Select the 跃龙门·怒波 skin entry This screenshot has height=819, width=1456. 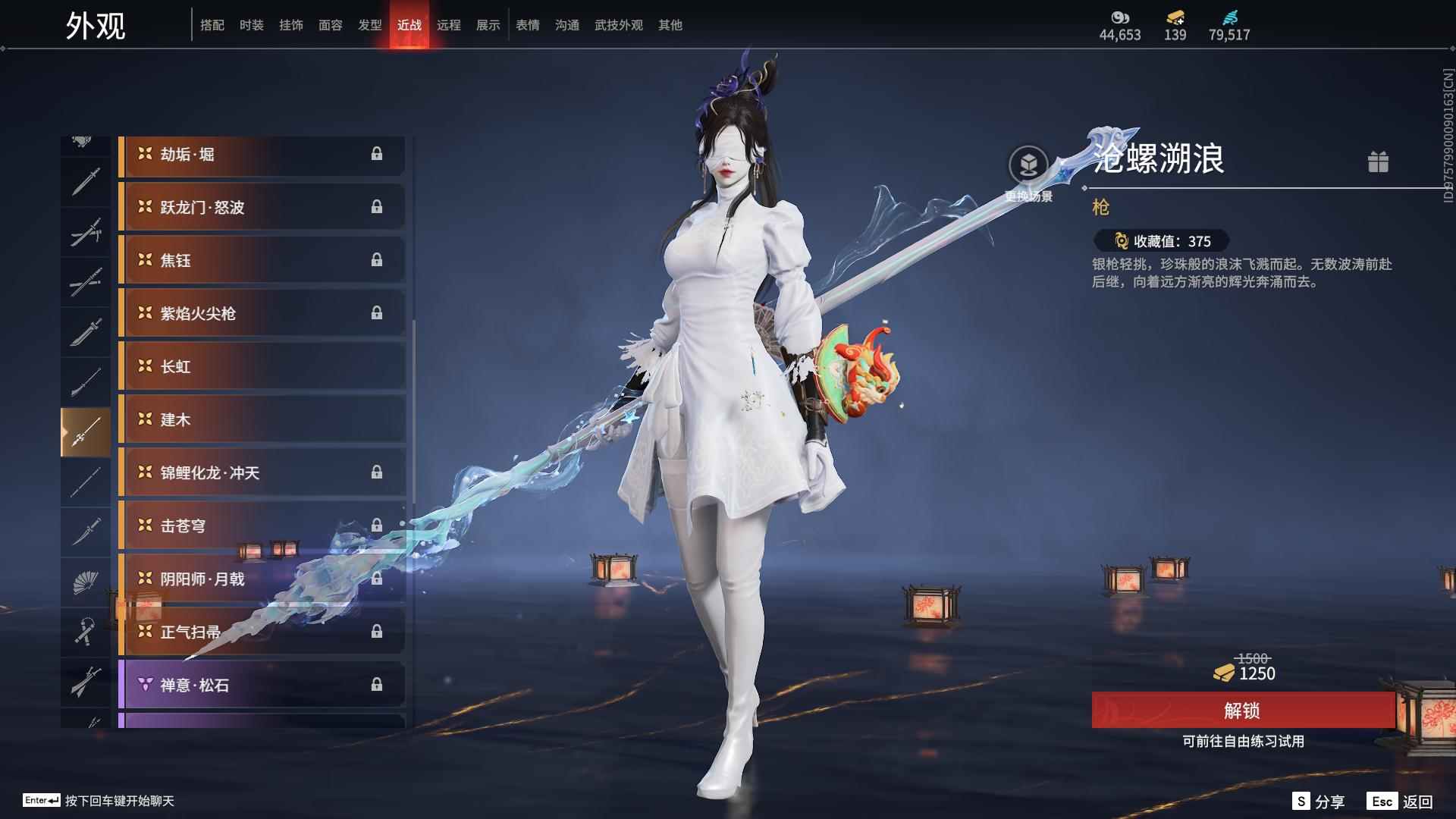[262, 207]
